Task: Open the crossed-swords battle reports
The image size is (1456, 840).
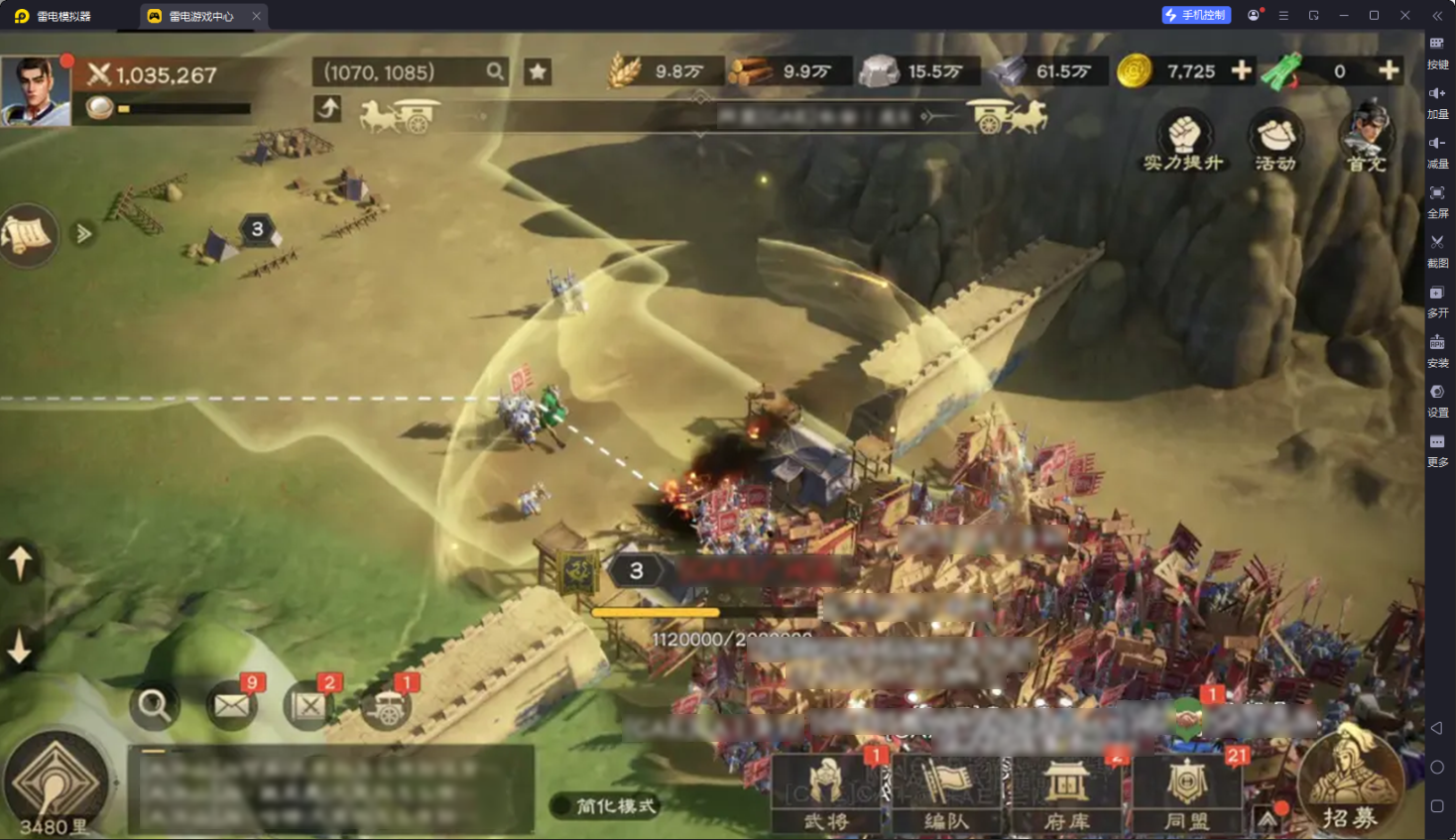Action: click(308, 705)
